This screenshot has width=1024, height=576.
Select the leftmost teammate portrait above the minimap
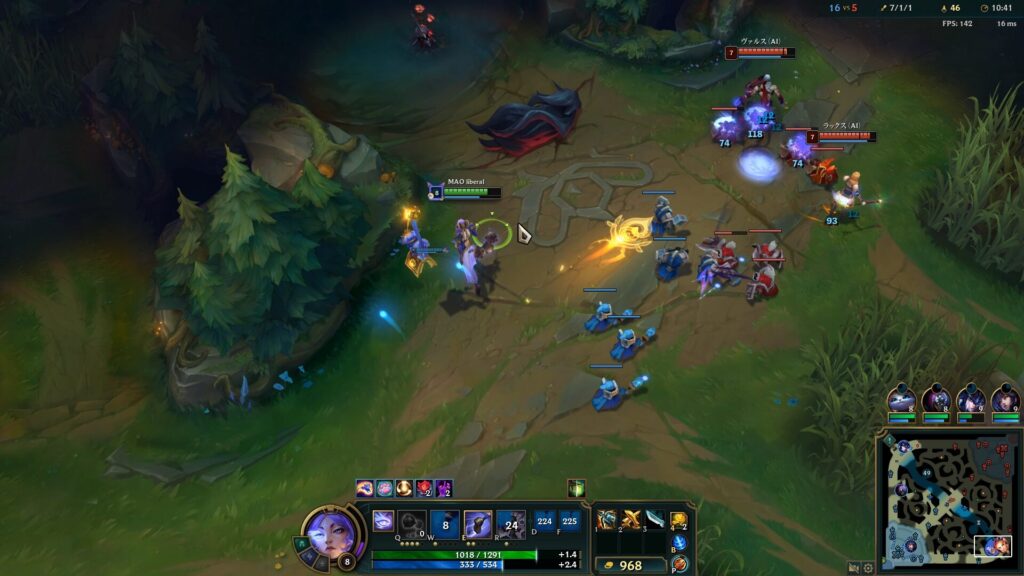point(902,399)
